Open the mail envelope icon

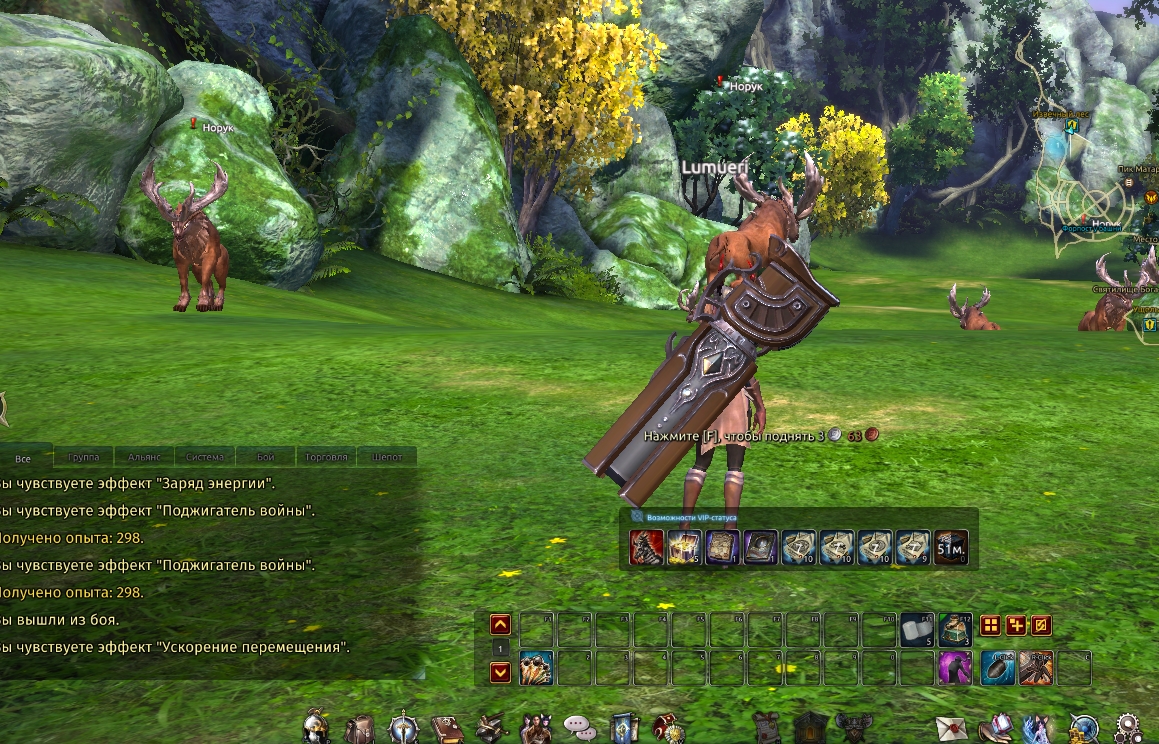pos(950,727)
